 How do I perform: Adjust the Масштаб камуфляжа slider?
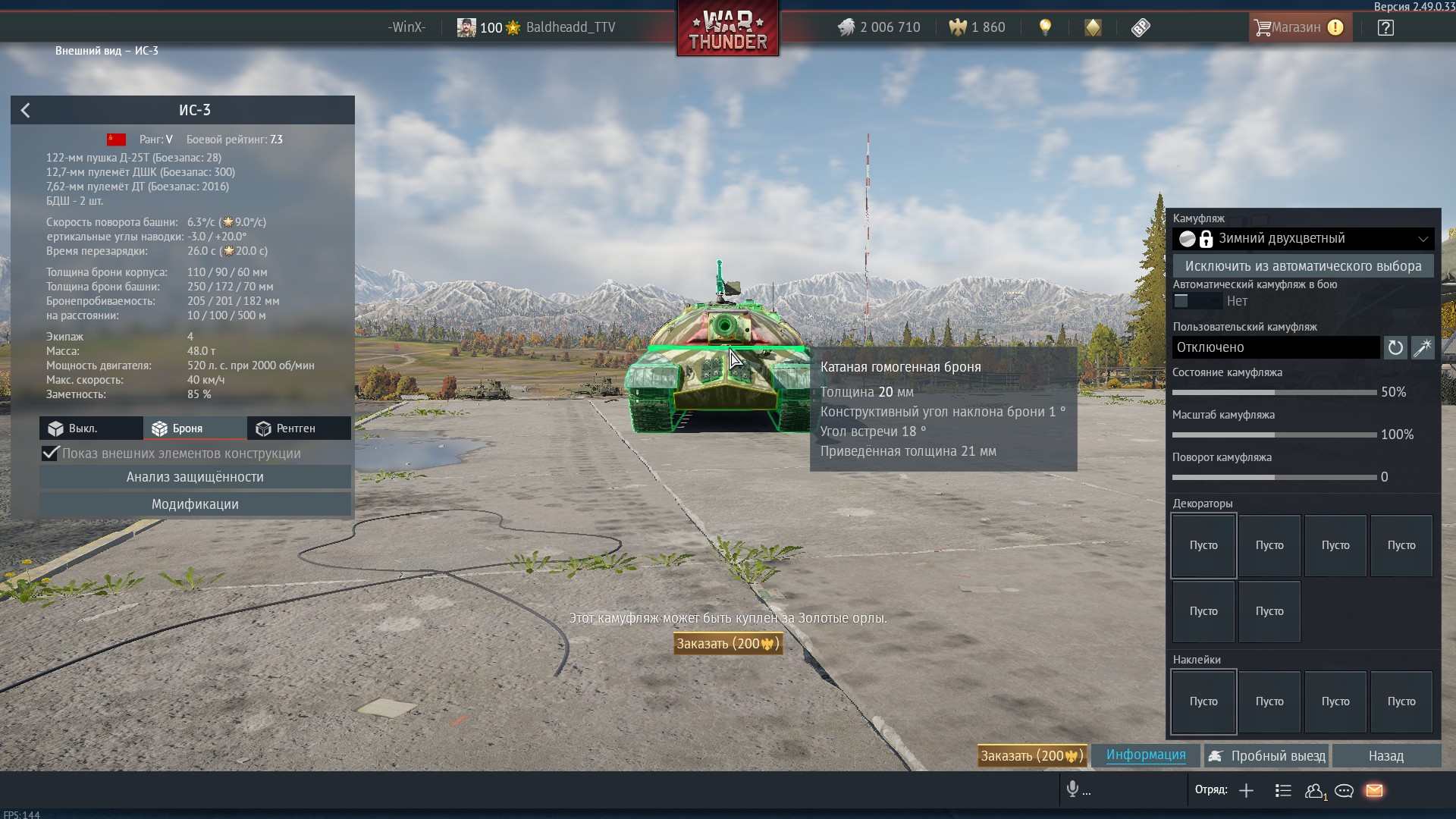coord(1274,435)
